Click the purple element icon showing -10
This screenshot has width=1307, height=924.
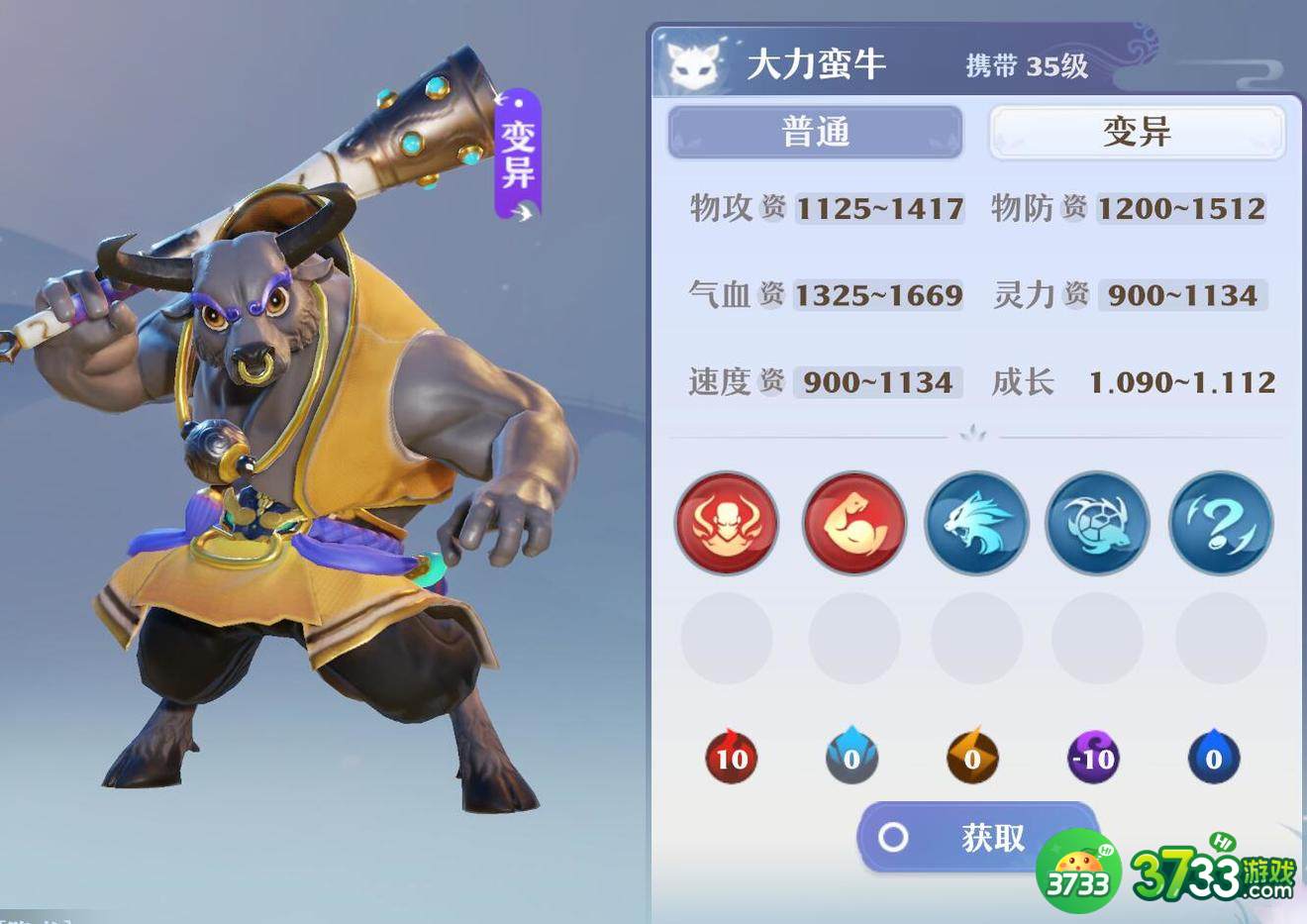tap(1094, 756)
